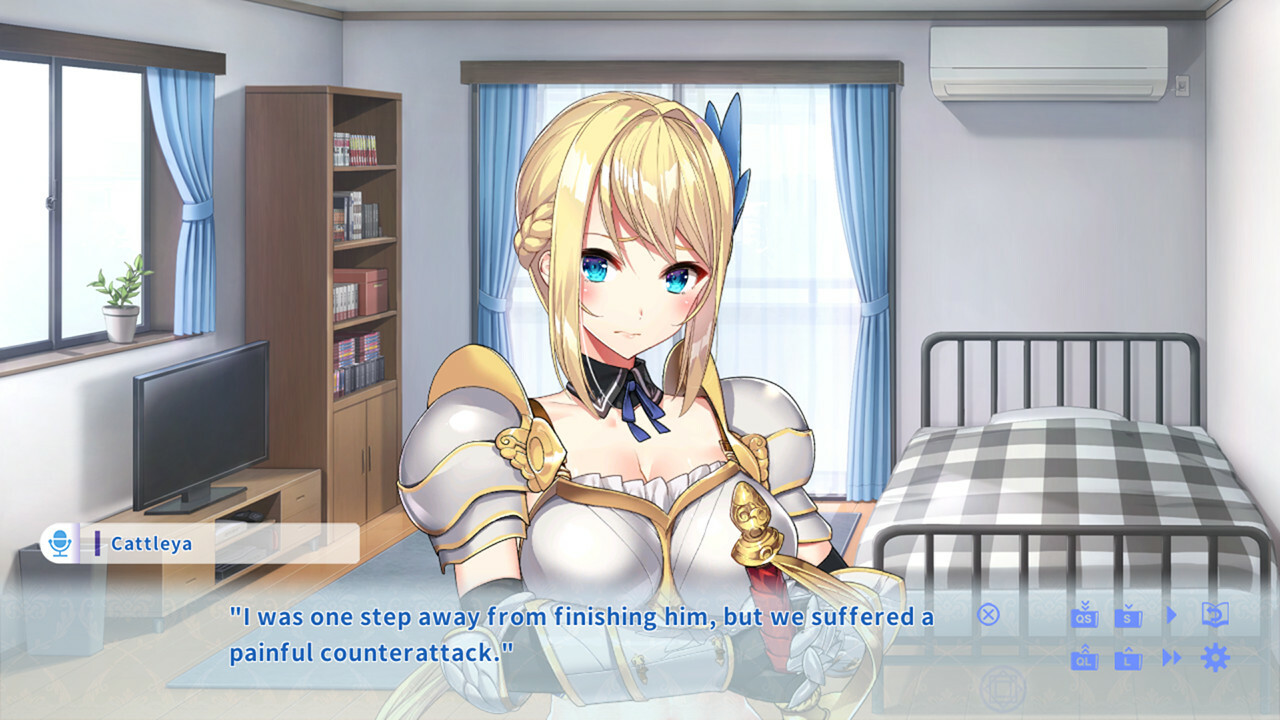Click the partially visible frame icon below the toolbar
Image resolution: width=1280 pixels, height=720 pixels.
1002,688
